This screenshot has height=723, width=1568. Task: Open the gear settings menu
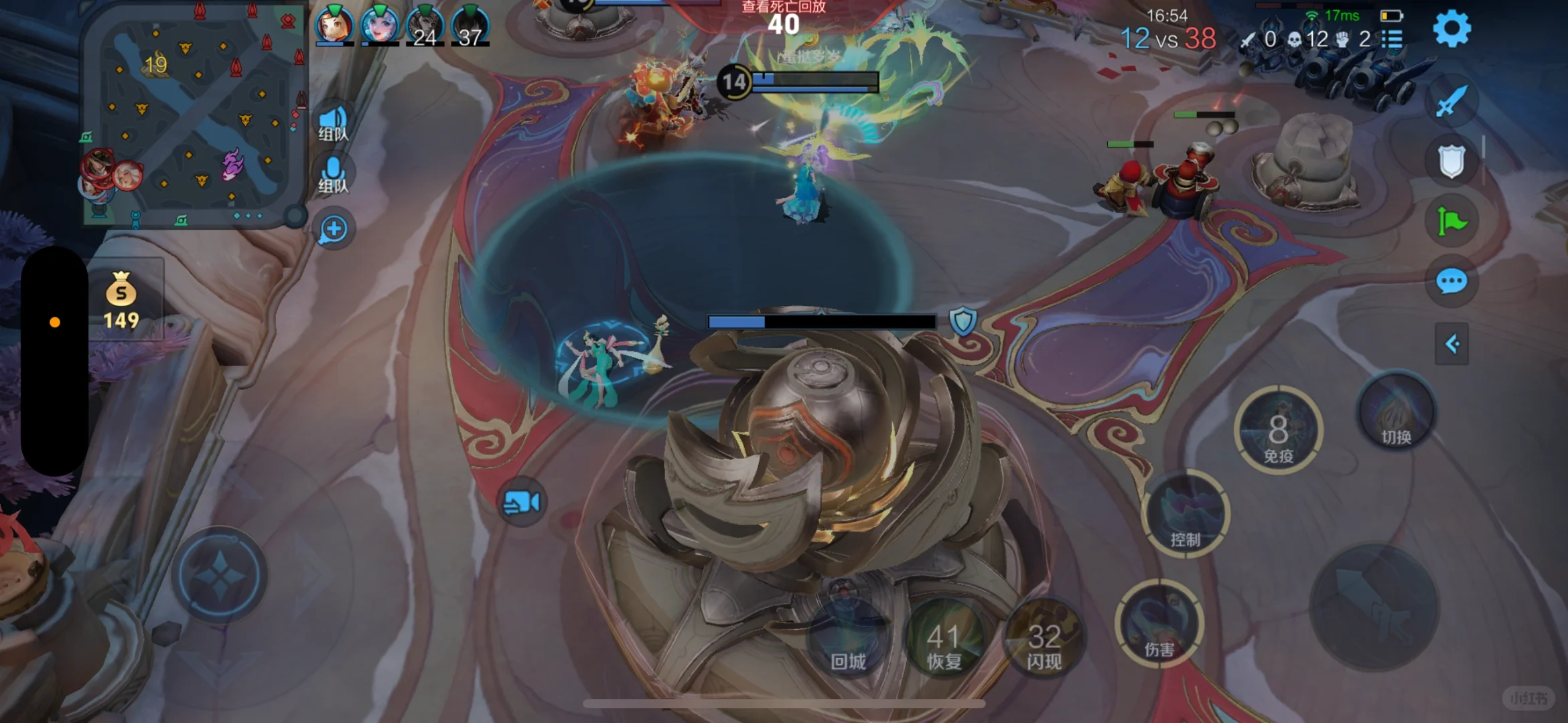click(1451, 29)
